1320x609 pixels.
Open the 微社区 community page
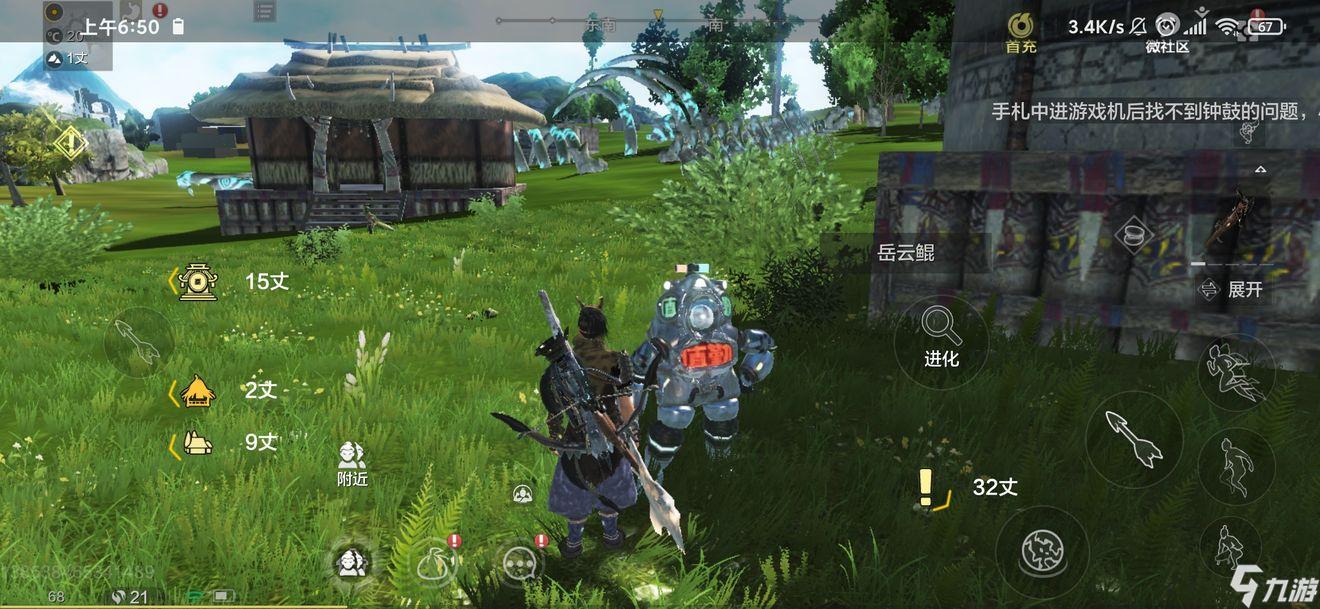[1167, 32]
